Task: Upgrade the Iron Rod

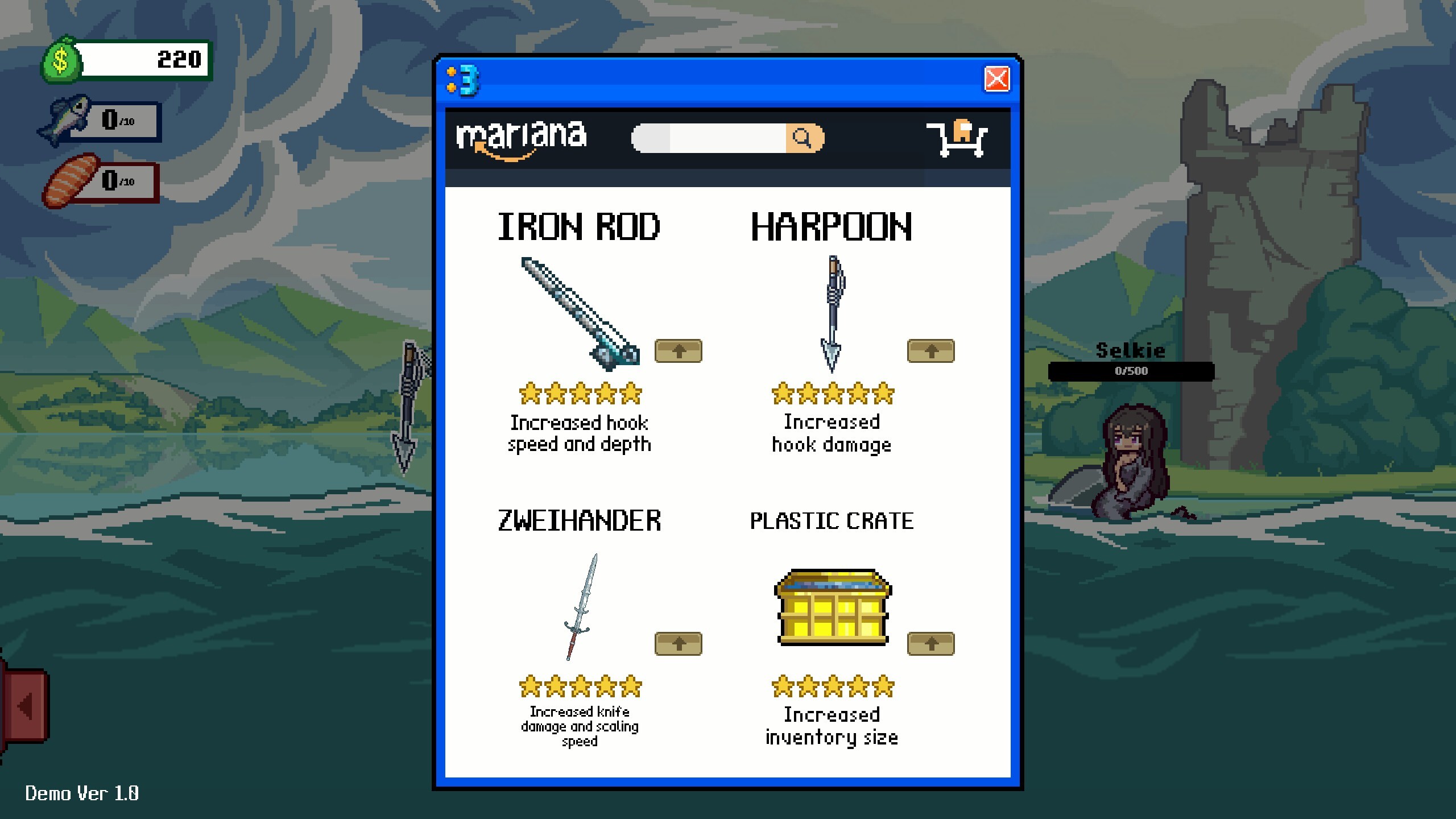Action: [x=678, y=351]
